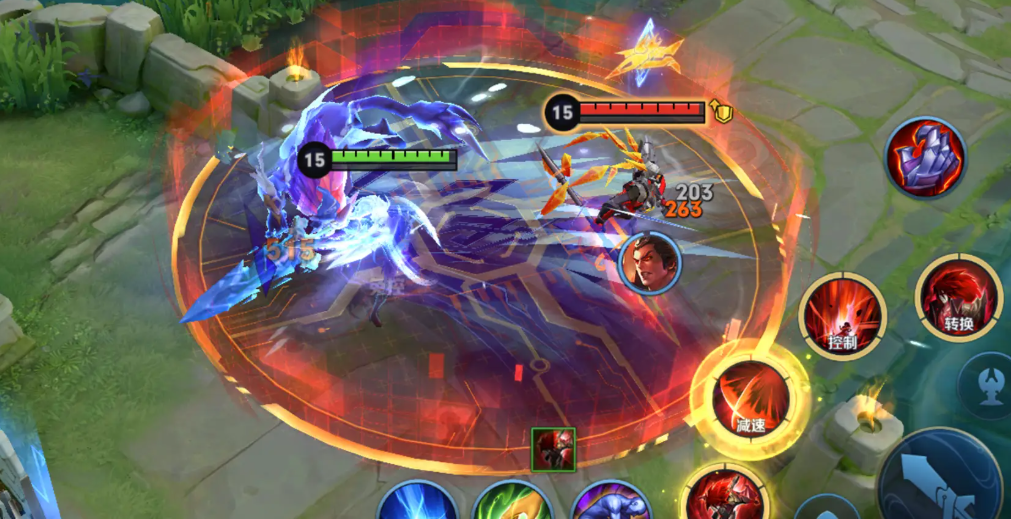Use the blue lightning summoner spell

tap(419, 503)
